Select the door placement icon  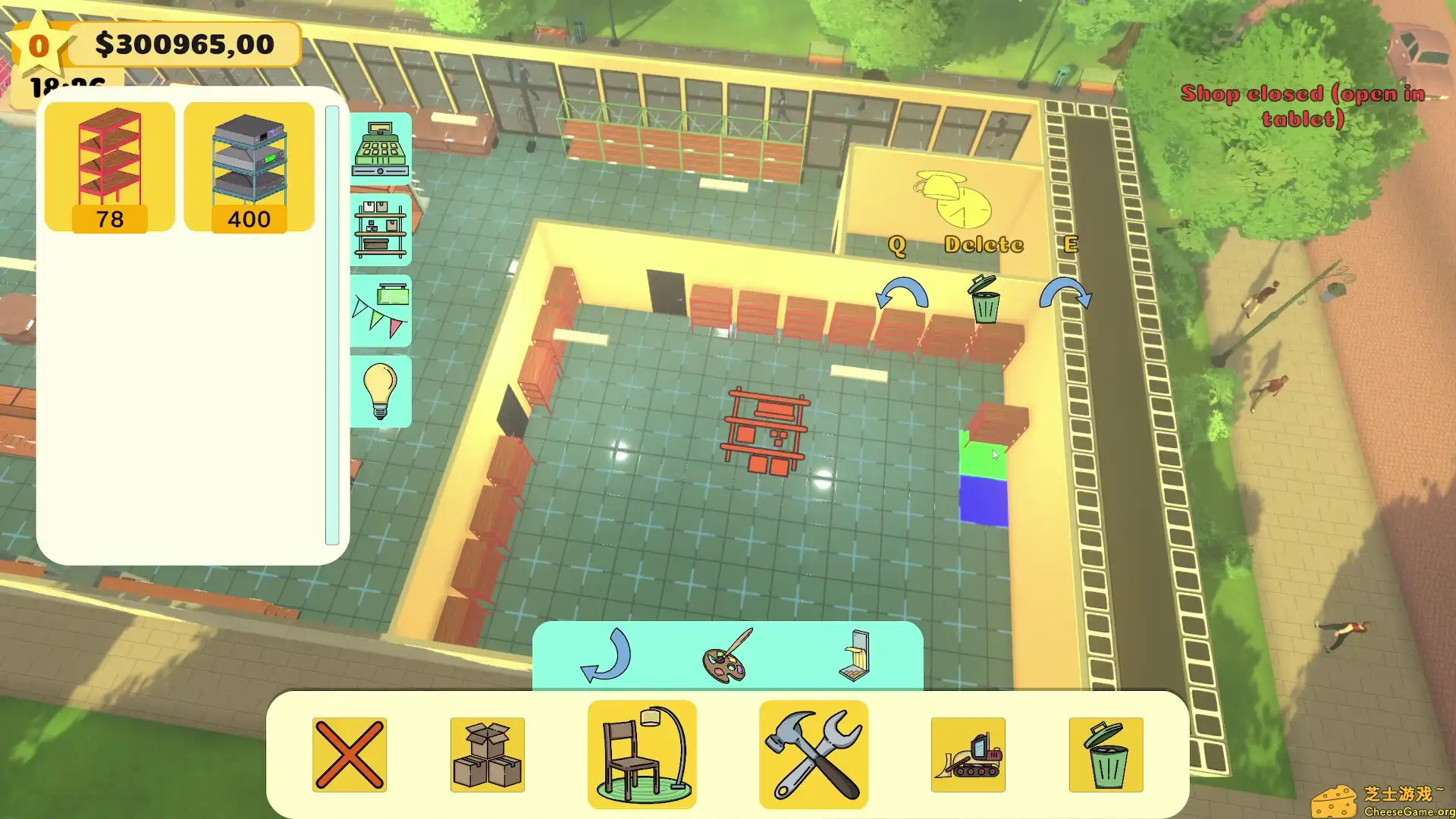coord(855,657)
